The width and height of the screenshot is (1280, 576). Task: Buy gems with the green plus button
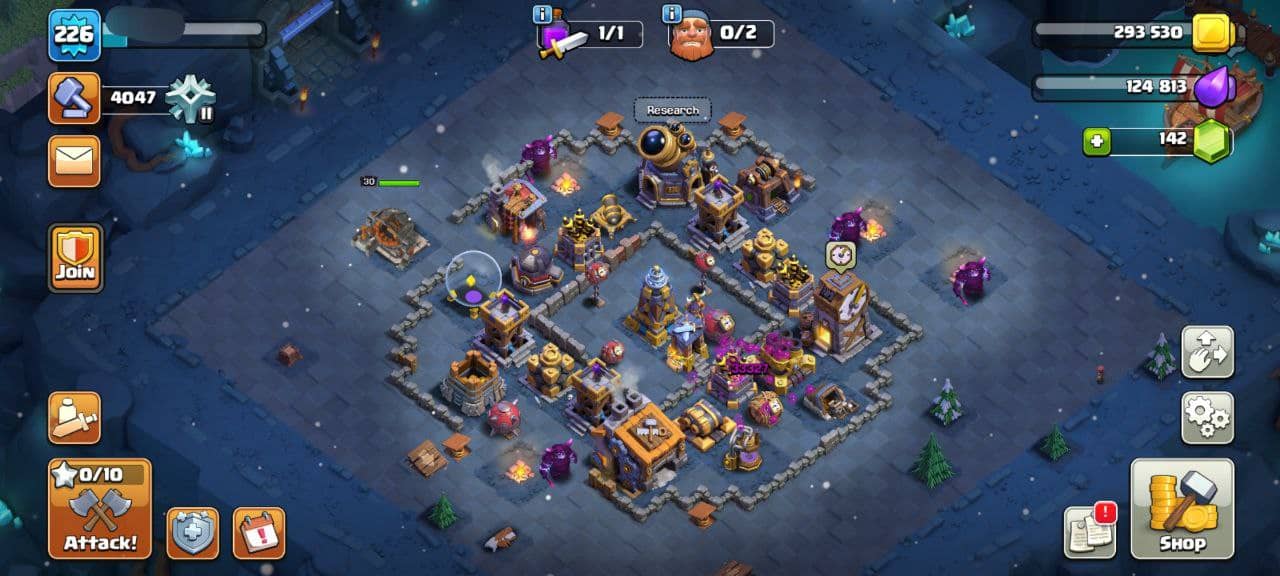click(1097, 142)
